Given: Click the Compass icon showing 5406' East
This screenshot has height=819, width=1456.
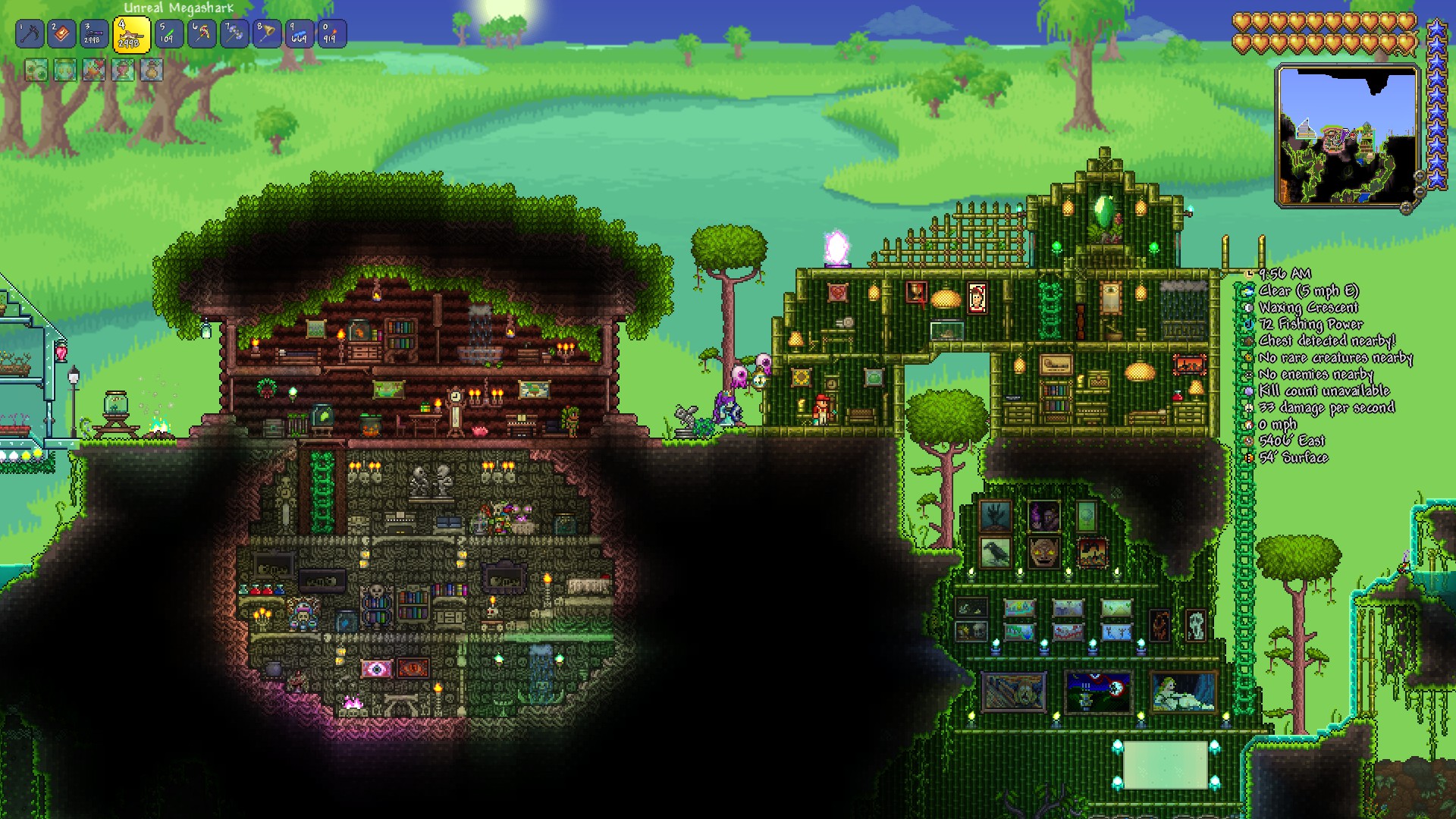Looking at the screenshot, I should (x=1247, y=441).
